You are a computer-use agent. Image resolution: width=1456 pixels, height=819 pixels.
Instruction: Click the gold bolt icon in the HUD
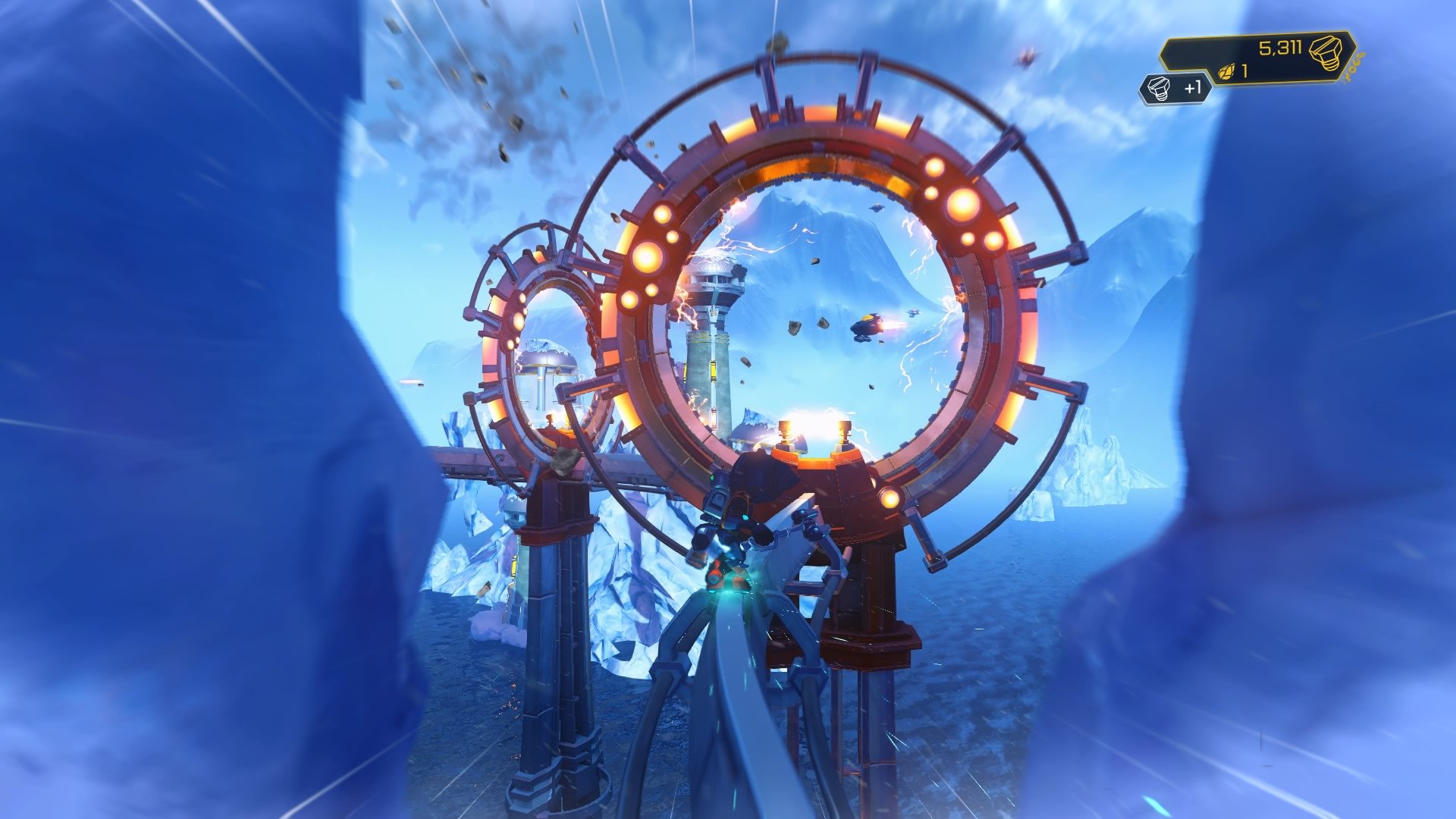(1328, 54)
